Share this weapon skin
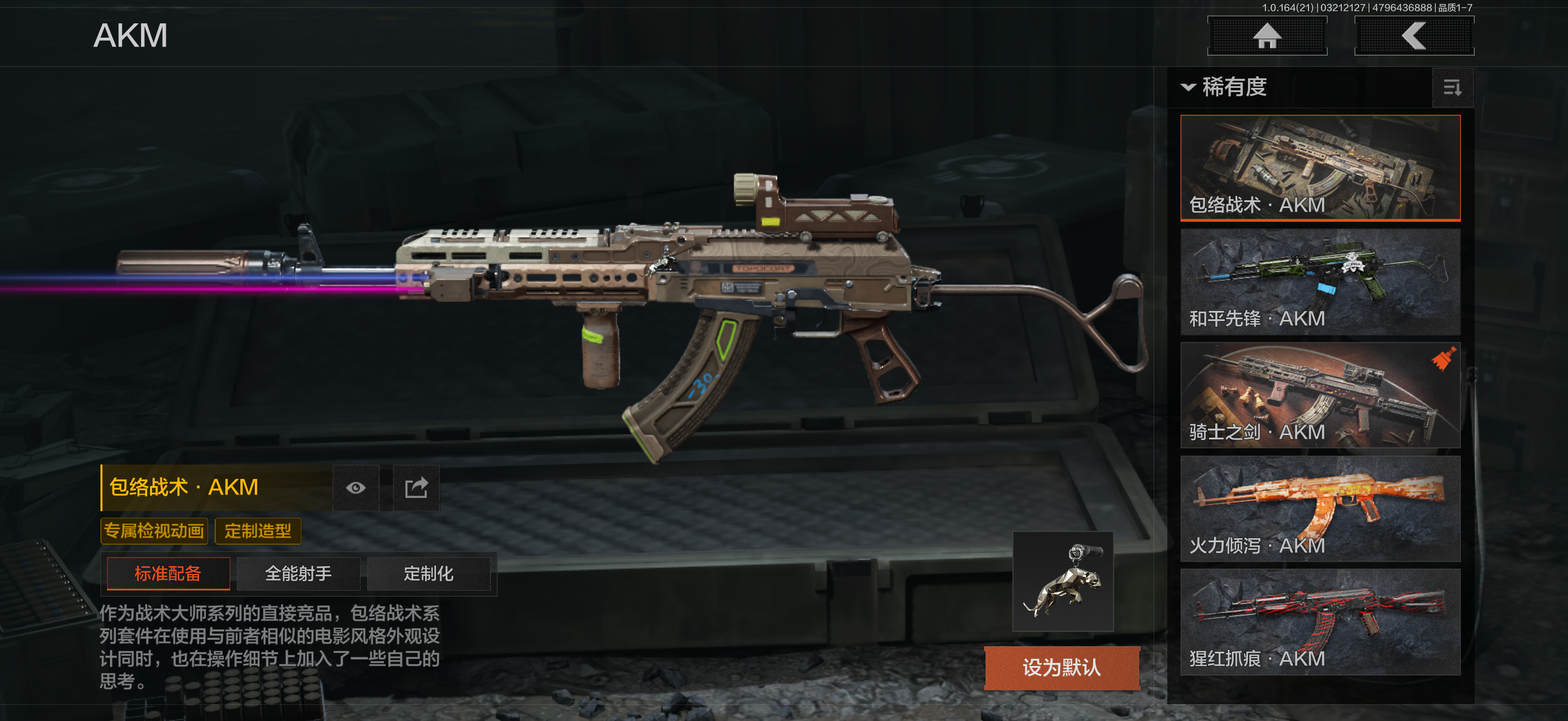1568x721 pixels. 416,488
